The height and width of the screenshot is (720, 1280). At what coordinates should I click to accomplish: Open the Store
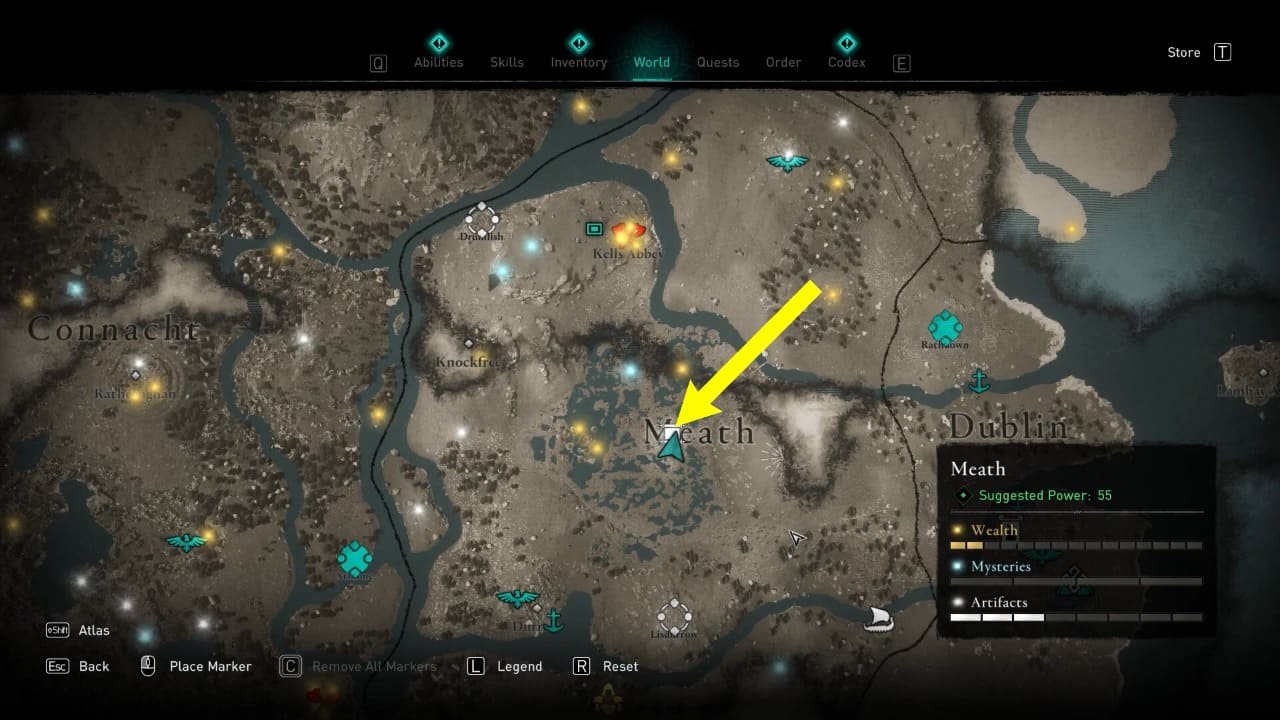[1183, 52]
